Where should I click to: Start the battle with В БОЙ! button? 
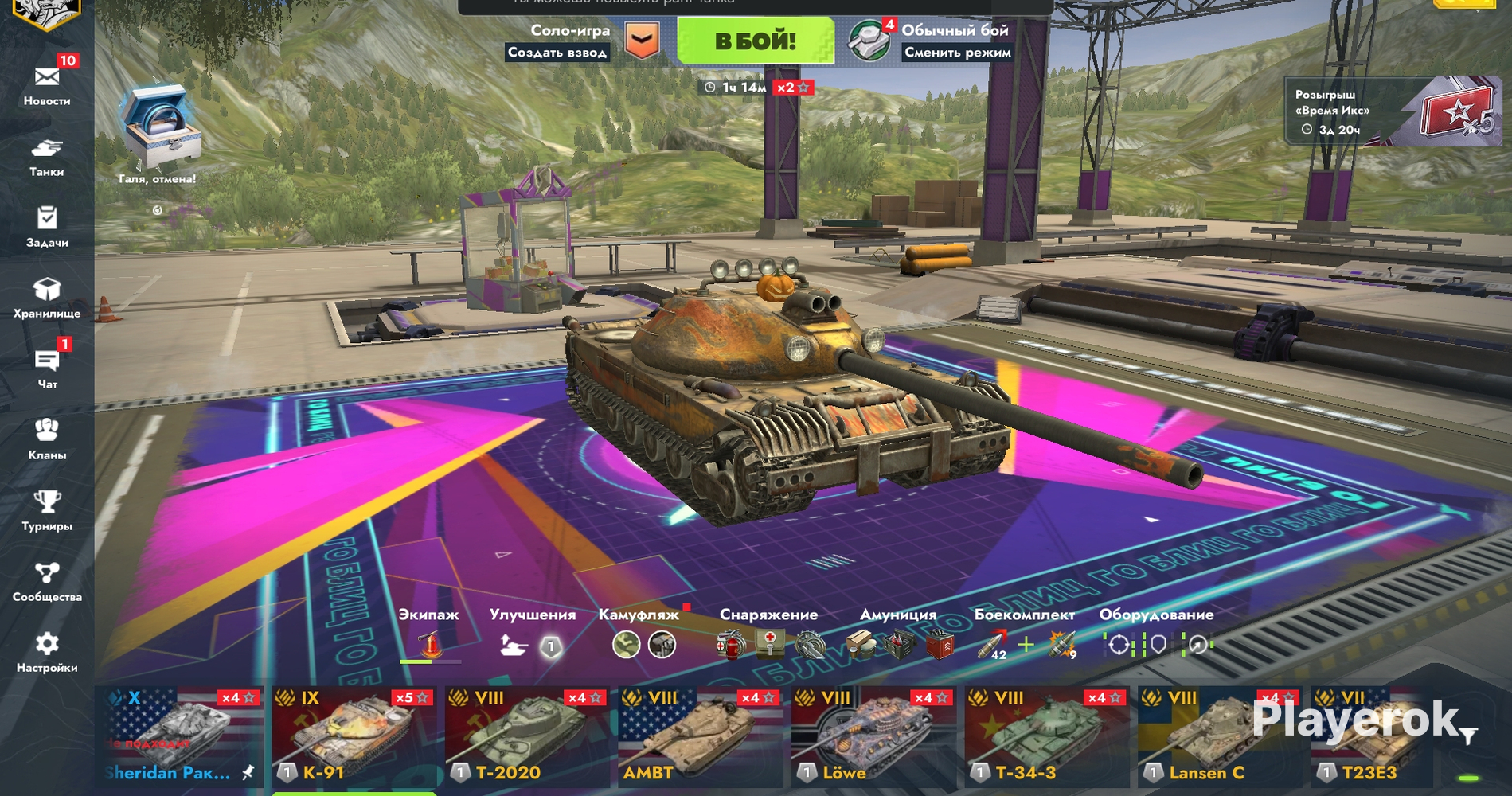point(755,41)
